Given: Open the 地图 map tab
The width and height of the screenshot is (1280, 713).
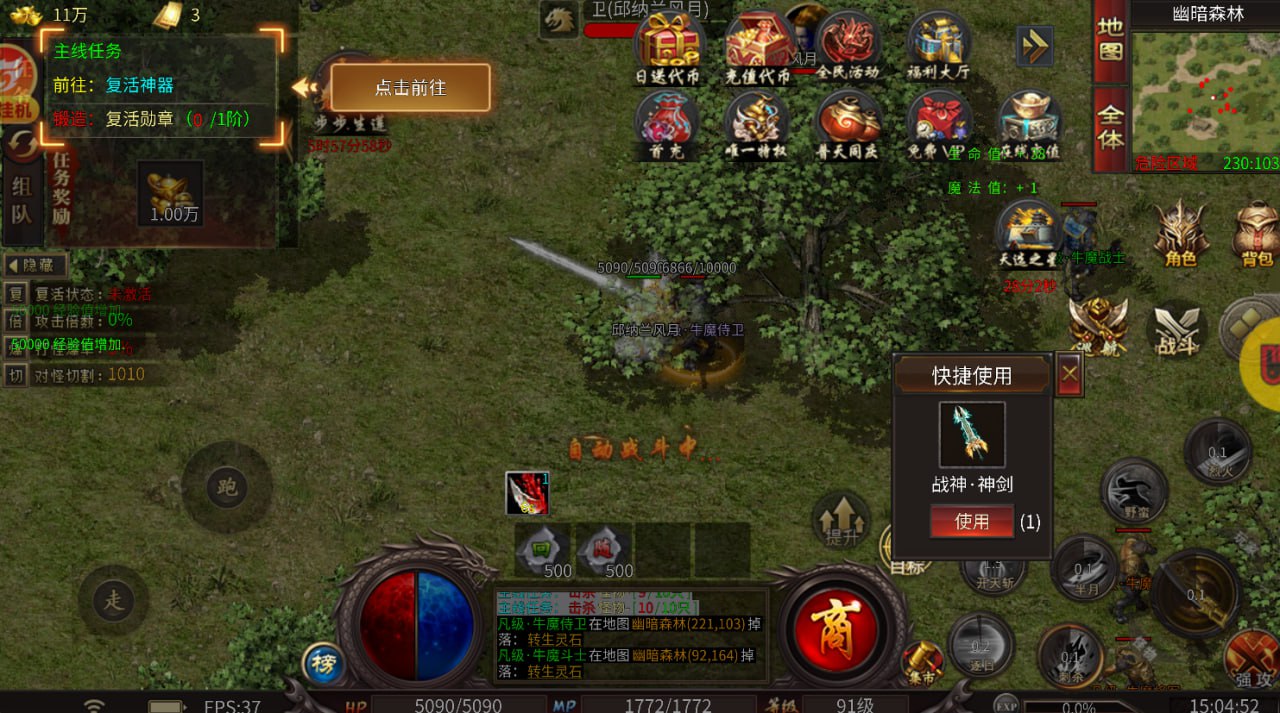Looking at the screenshot, I should point(1110,40).
